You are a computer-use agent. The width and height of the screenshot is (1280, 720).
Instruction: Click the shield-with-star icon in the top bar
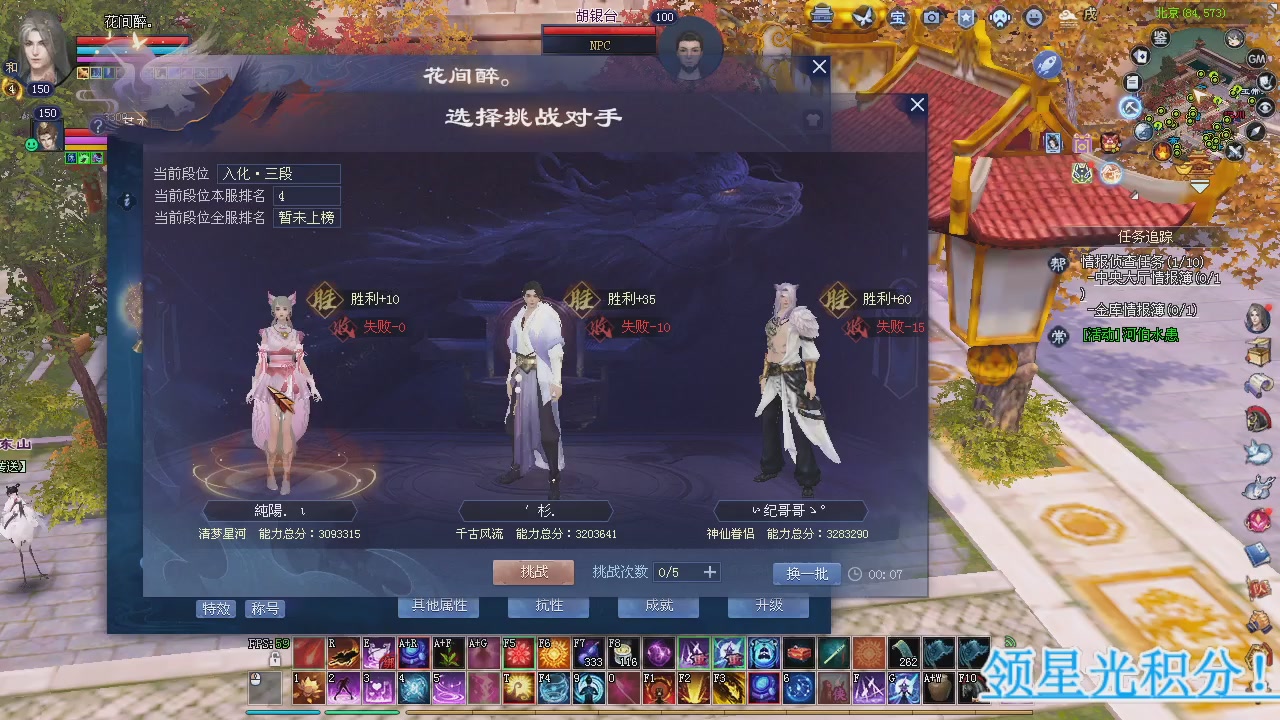click(965, 17)
